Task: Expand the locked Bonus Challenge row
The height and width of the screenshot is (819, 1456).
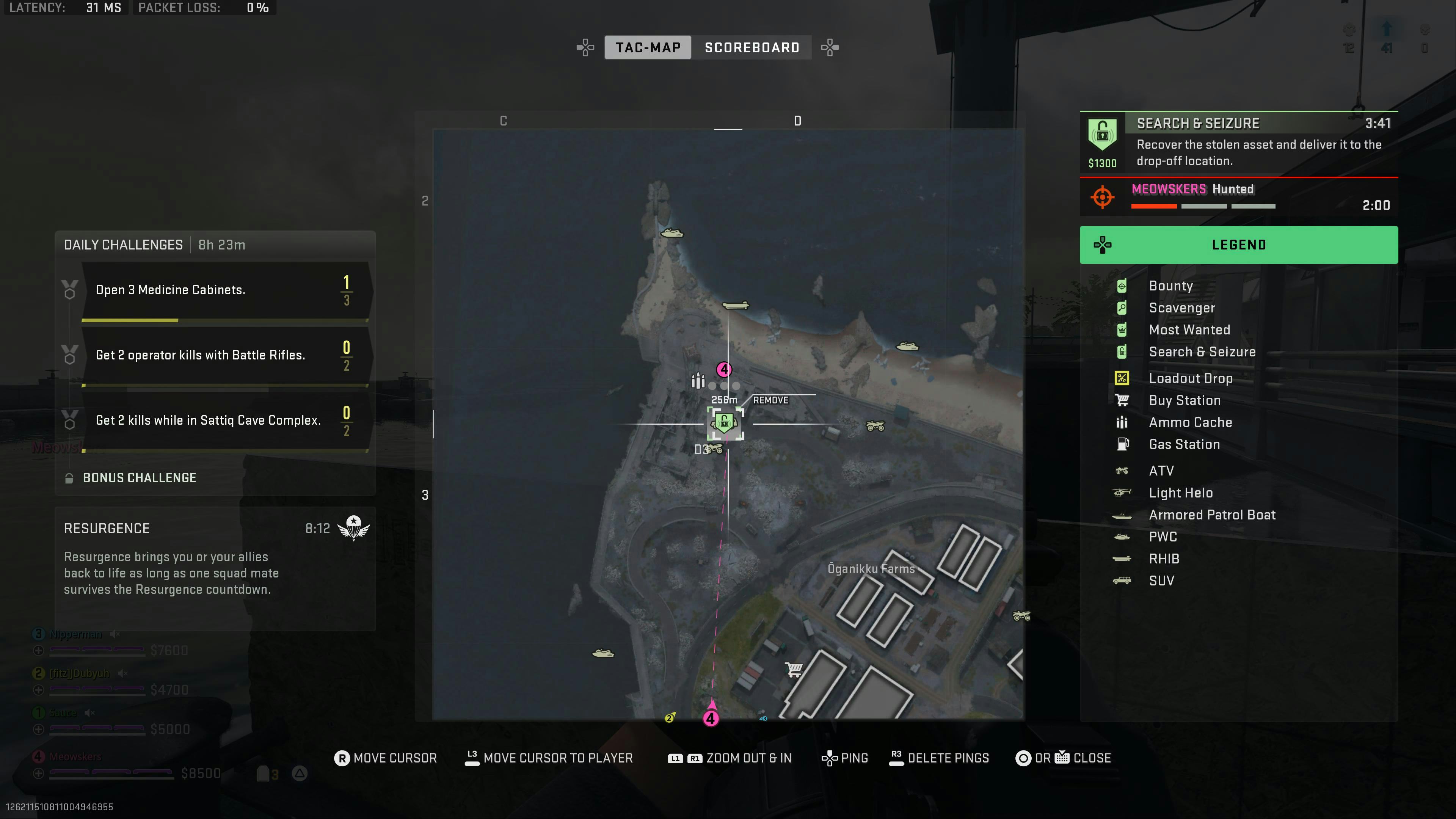Action: point(140,478)
